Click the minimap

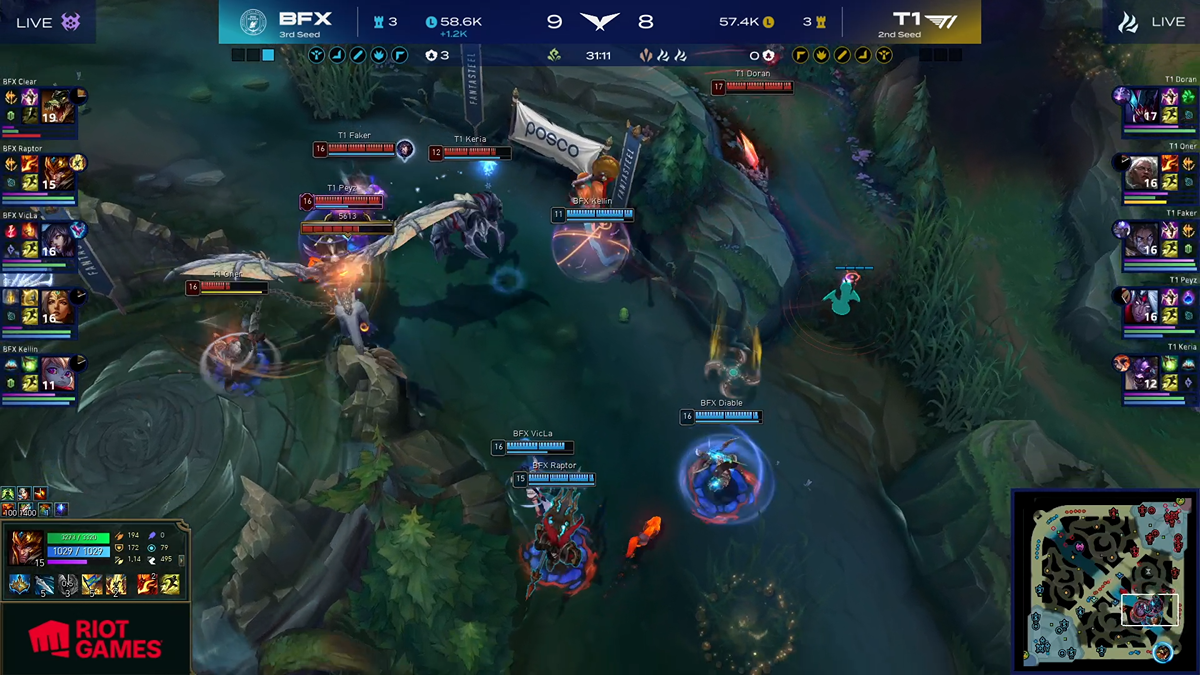click(x=1103, y=578)
